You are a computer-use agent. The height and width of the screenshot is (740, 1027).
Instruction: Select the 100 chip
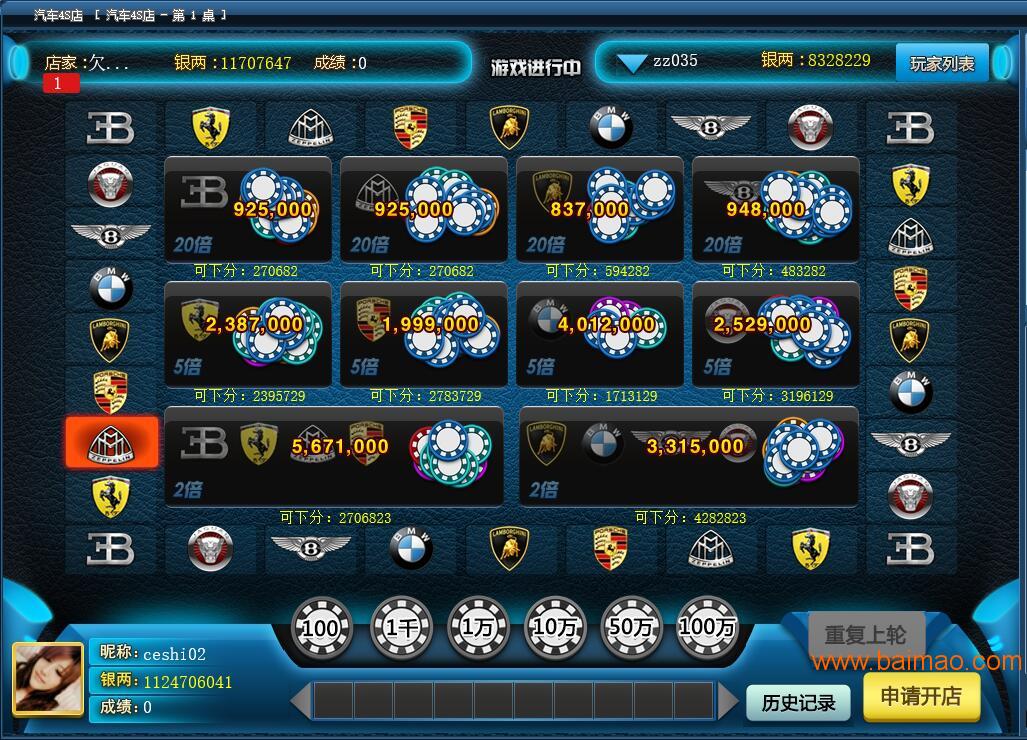pos(321,628)
